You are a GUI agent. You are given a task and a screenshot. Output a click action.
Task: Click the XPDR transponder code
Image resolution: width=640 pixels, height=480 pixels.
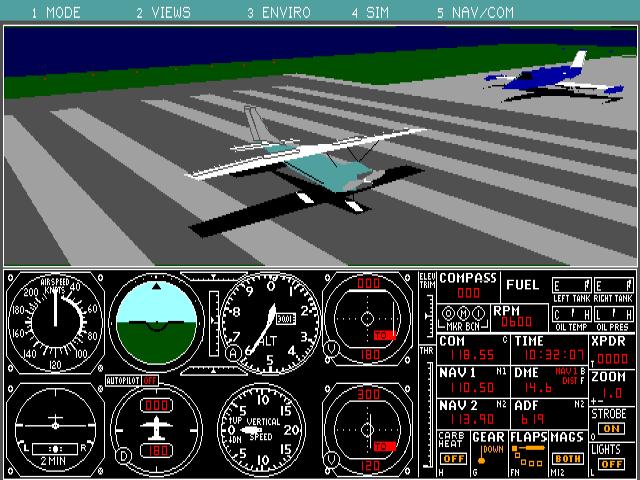click(x=612, y=357)
